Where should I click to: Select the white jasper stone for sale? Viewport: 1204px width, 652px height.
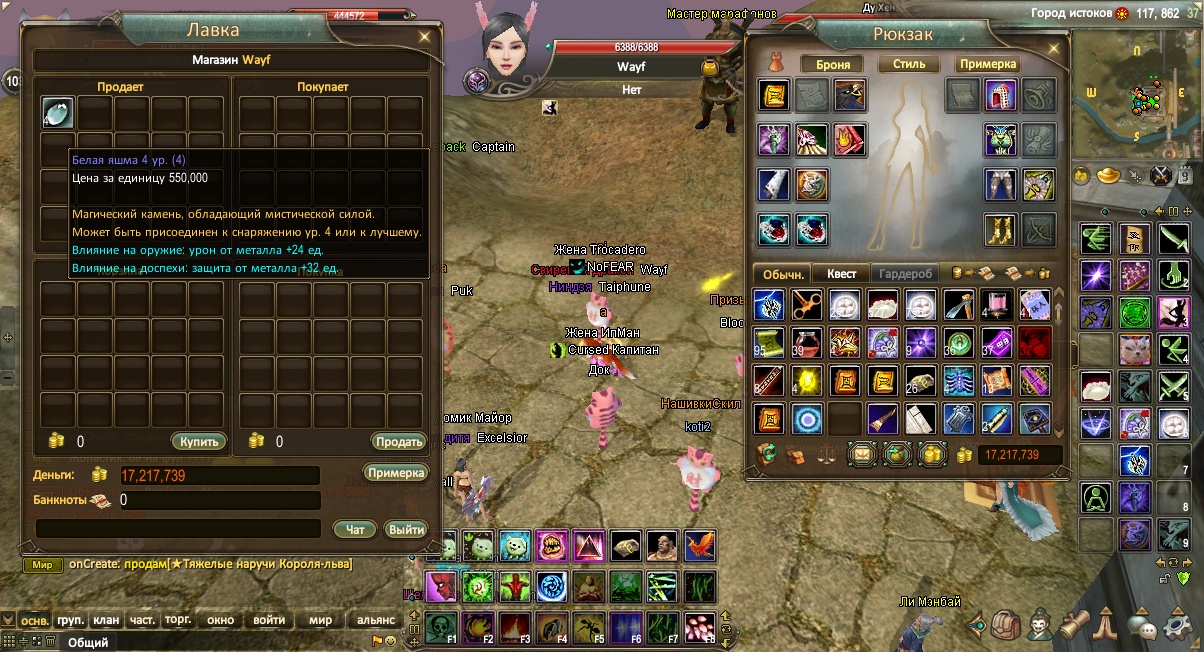coord(58,112)
